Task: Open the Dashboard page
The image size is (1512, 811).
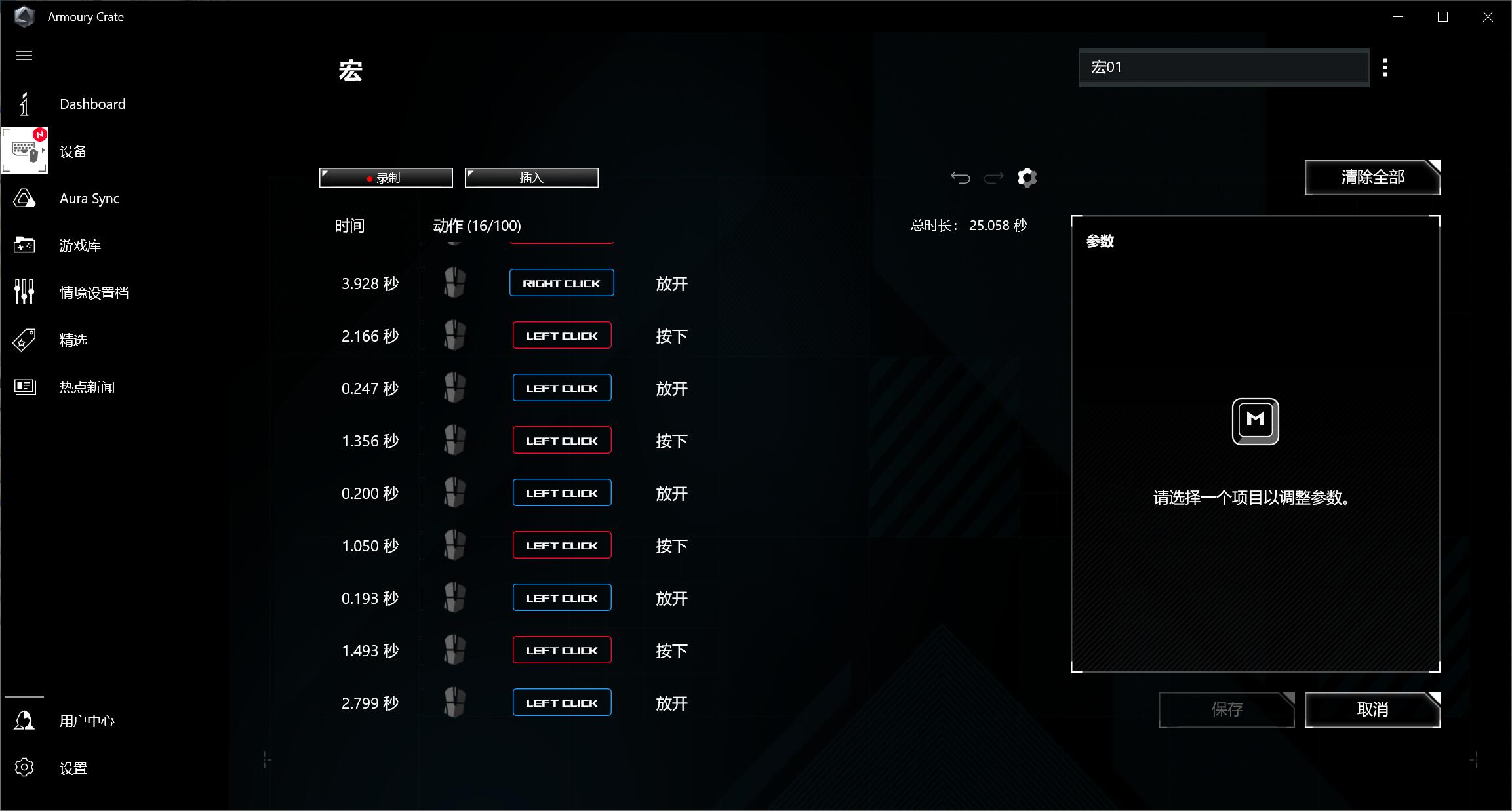Action: tap(92, 104)
